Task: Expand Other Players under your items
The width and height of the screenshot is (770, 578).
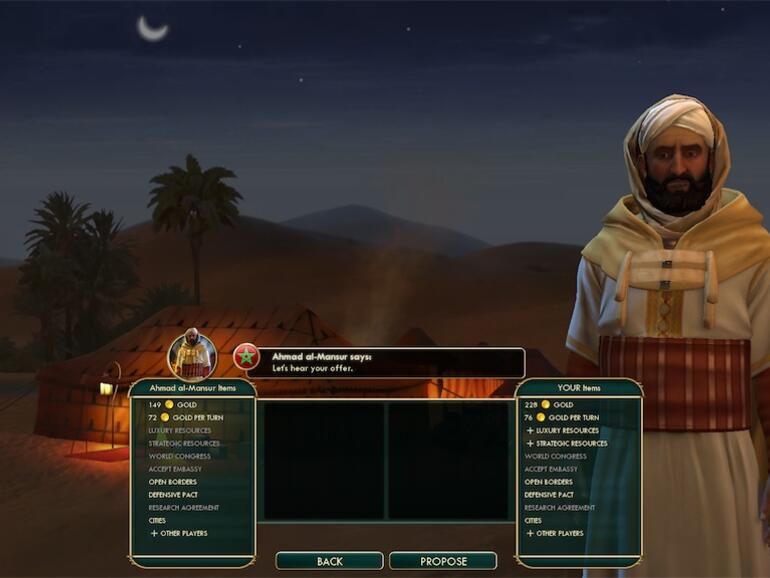Action: tap(557, 534)
